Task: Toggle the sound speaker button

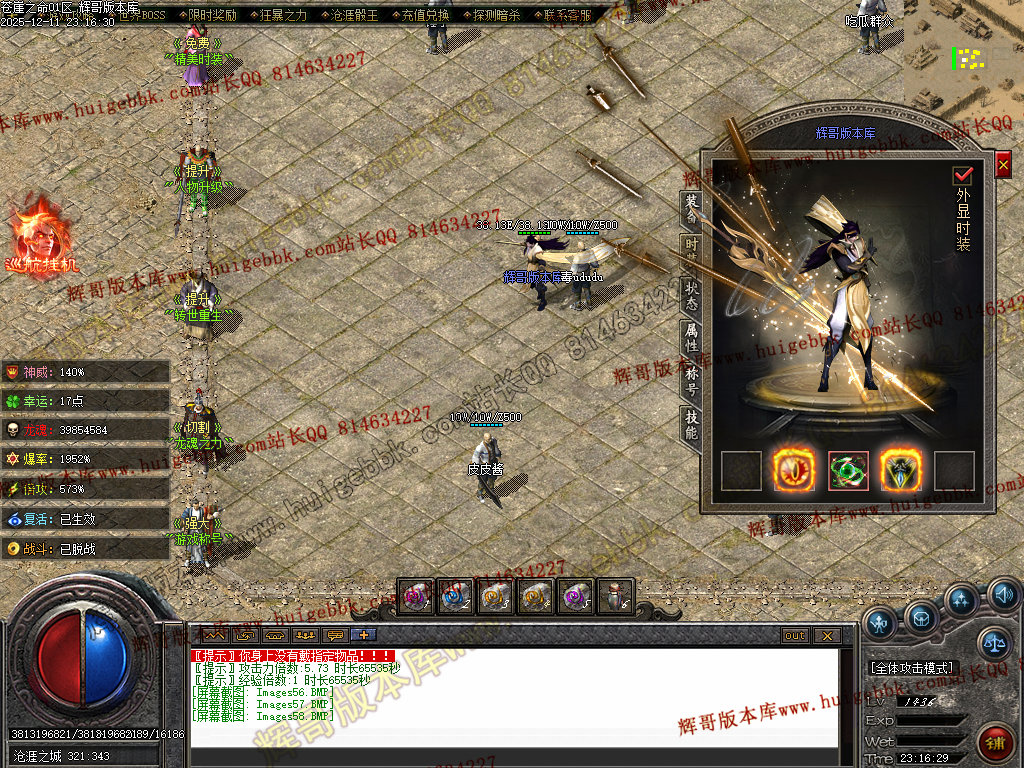Action: 1003,596
